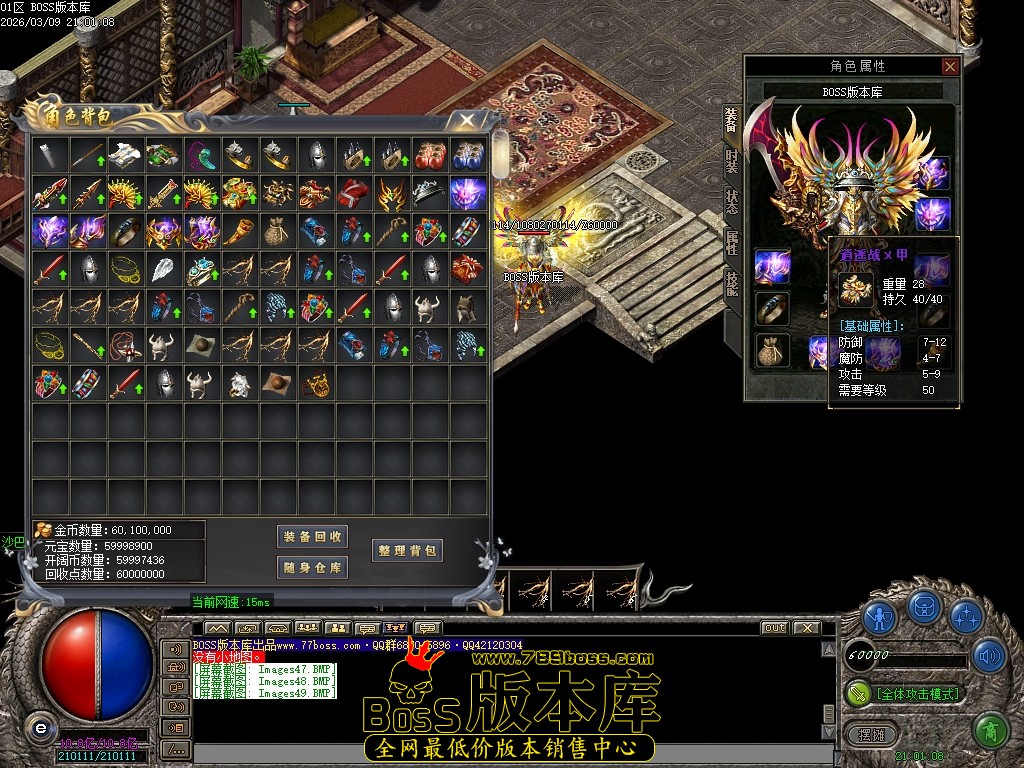Open the 状态 status tab
Viewport: 1024px width, 768px height.
pyautogui.click(x=731, y=200)
